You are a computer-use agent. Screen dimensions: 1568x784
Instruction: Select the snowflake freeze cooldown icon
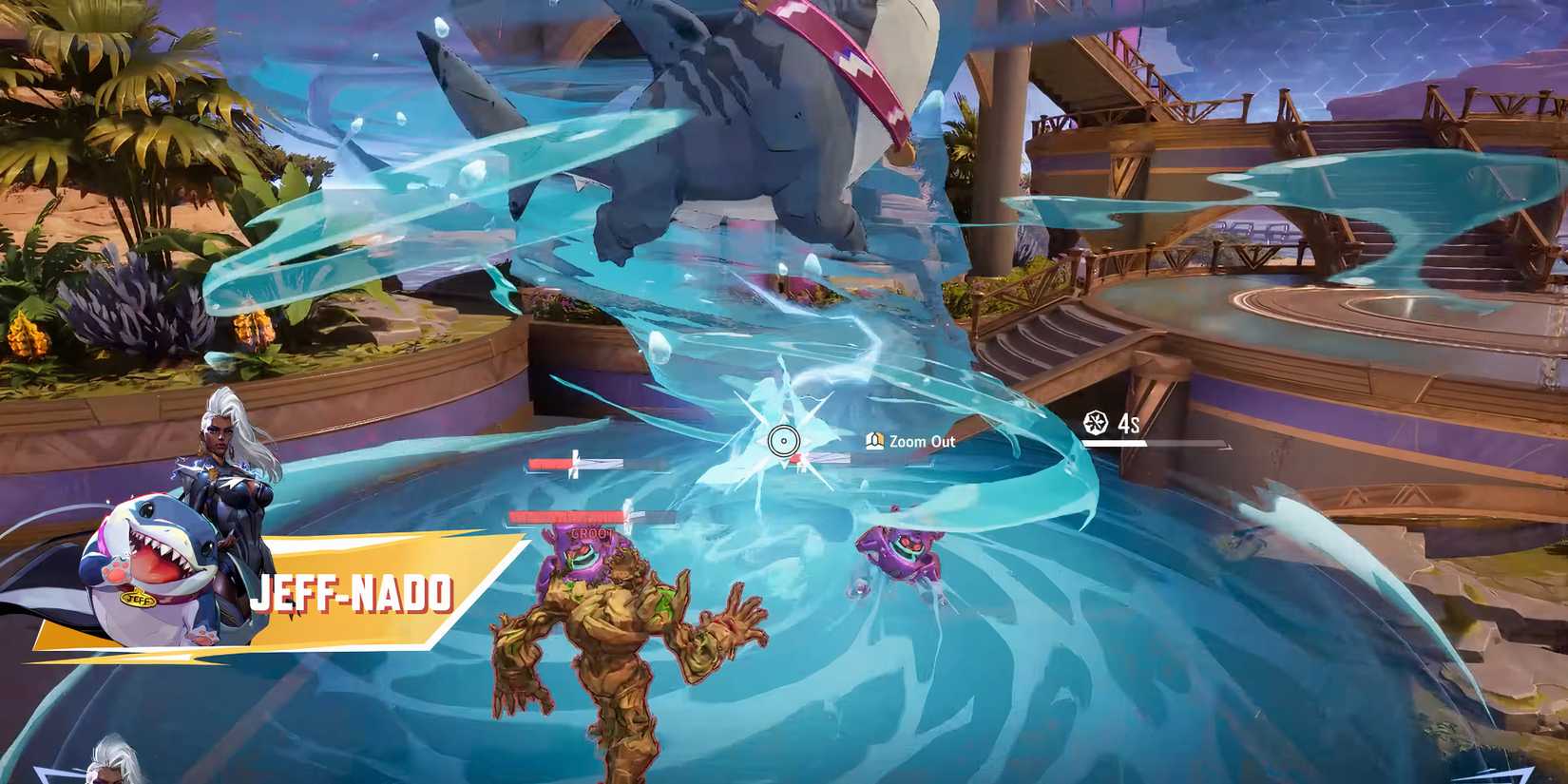pyautogui.click(x=1096, y=424)
